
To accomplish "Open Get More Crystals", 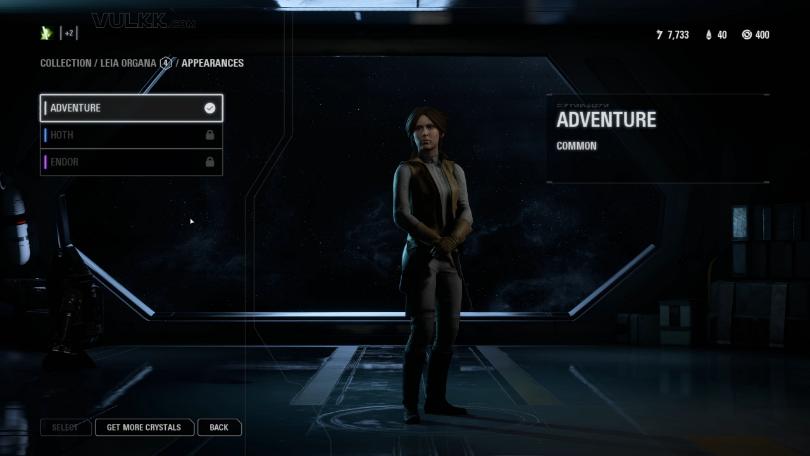I will [144, 427].
